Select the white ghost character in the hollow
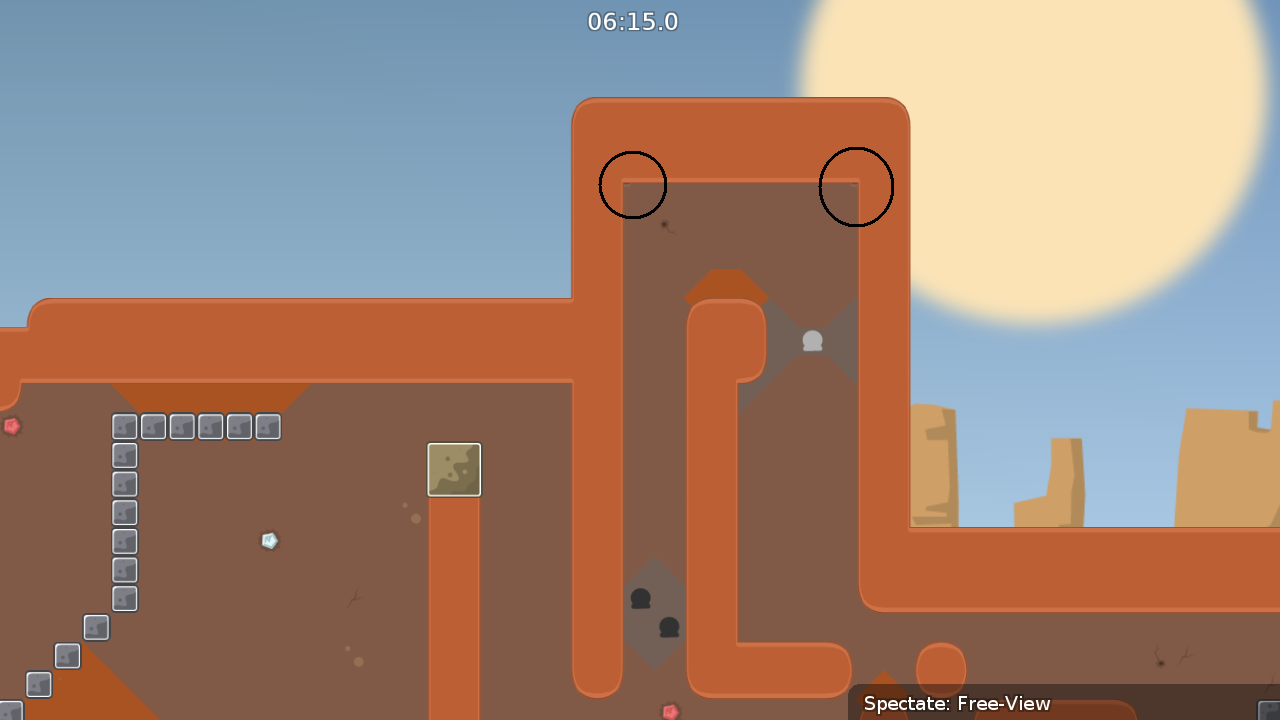 click(812, 340)
